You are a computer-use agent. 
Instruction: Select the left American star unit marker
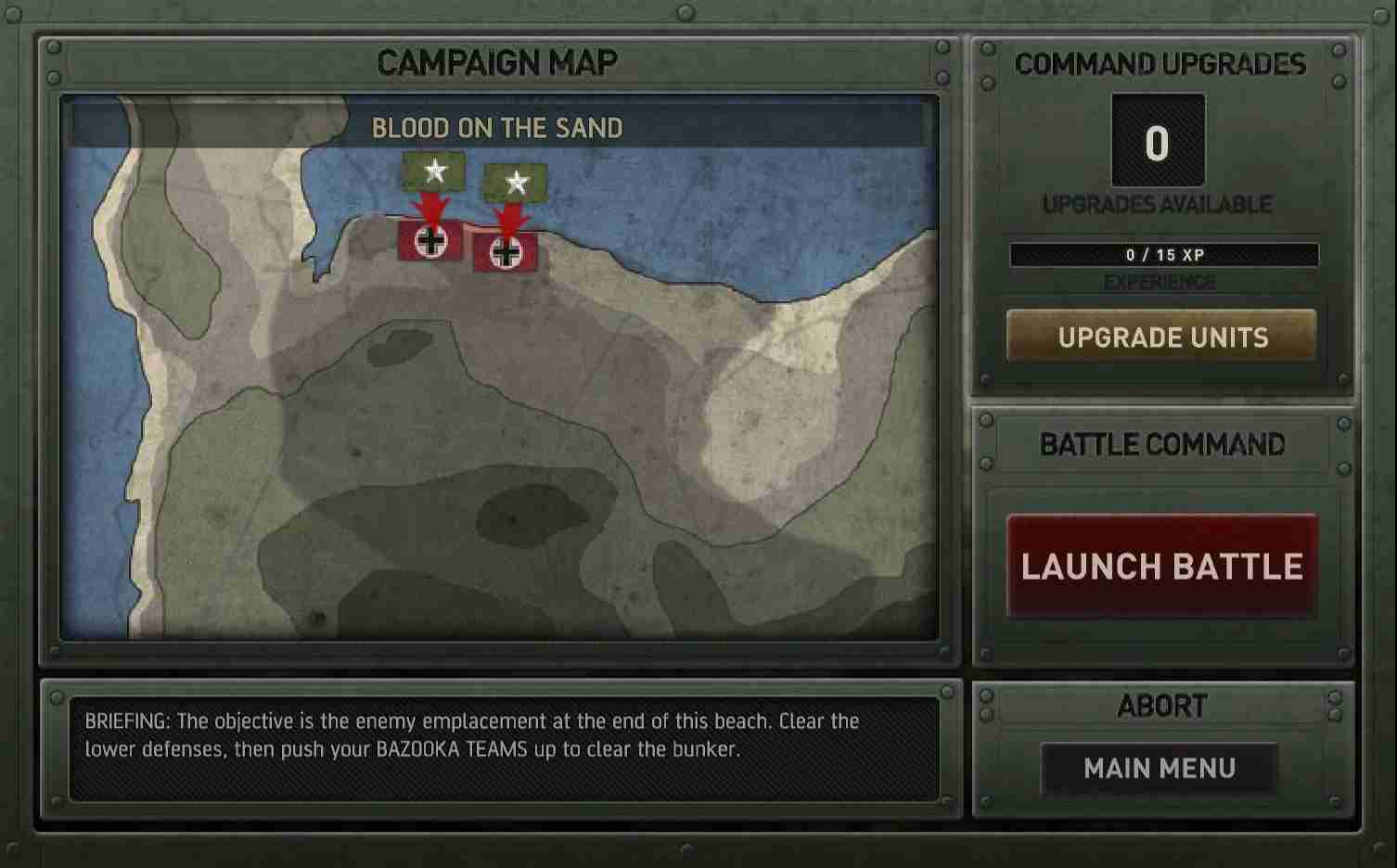tap(432, 172)
